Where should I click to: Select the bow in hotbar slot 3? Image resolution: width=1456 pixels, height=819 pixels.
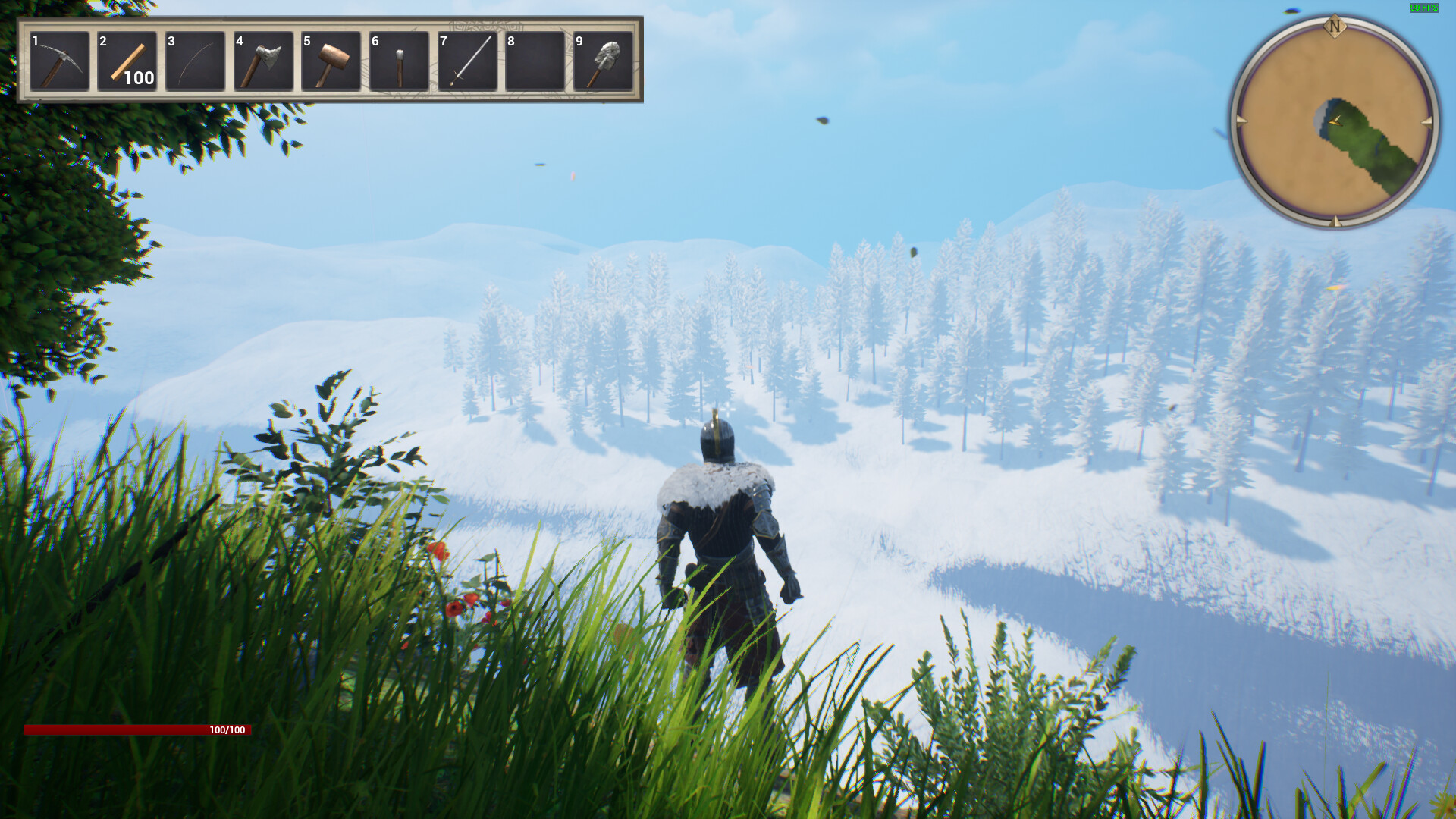195,61
